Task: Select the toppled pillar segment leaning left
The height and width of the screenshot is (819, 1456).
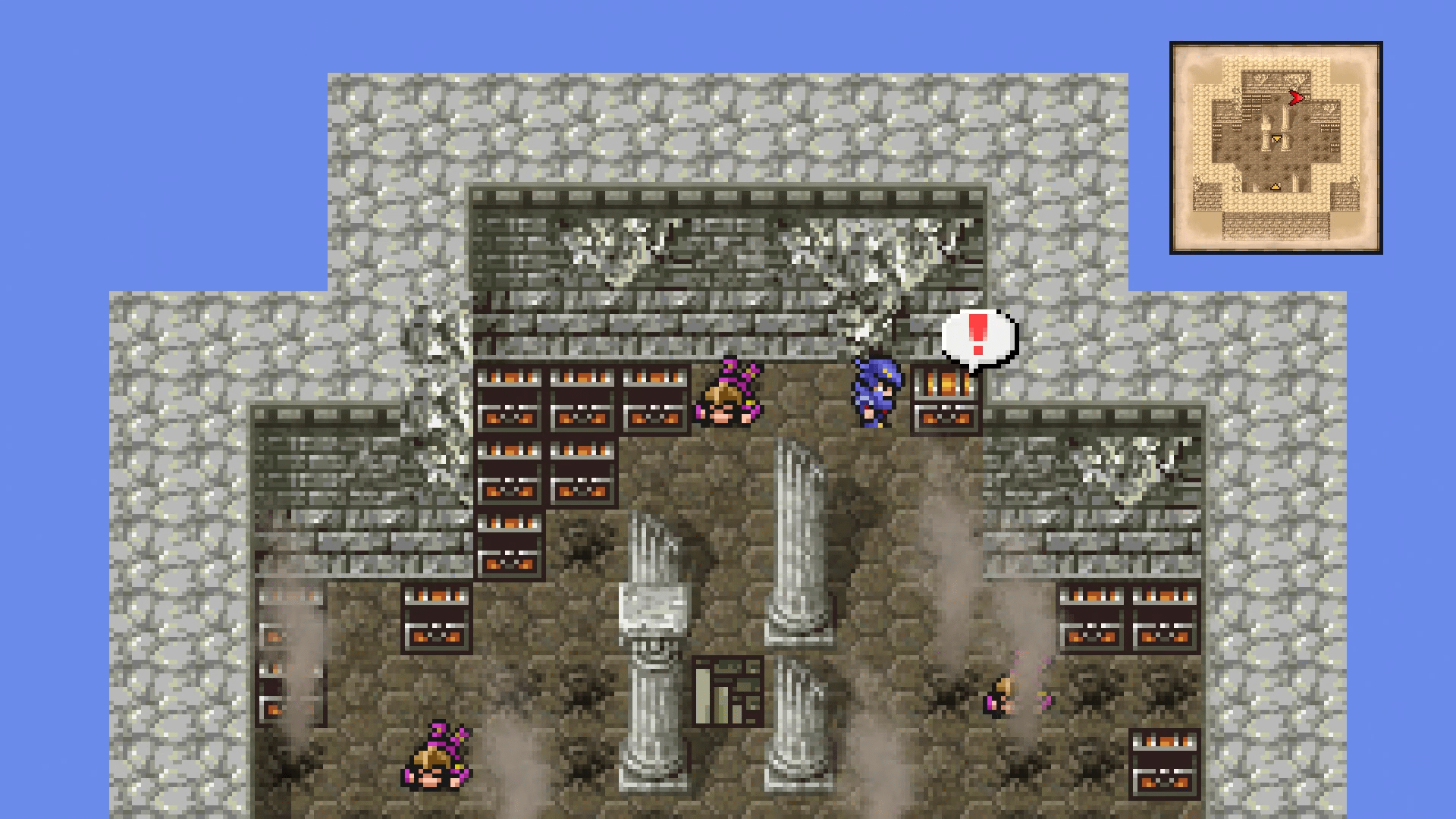Action: click(x=656, y=599)
